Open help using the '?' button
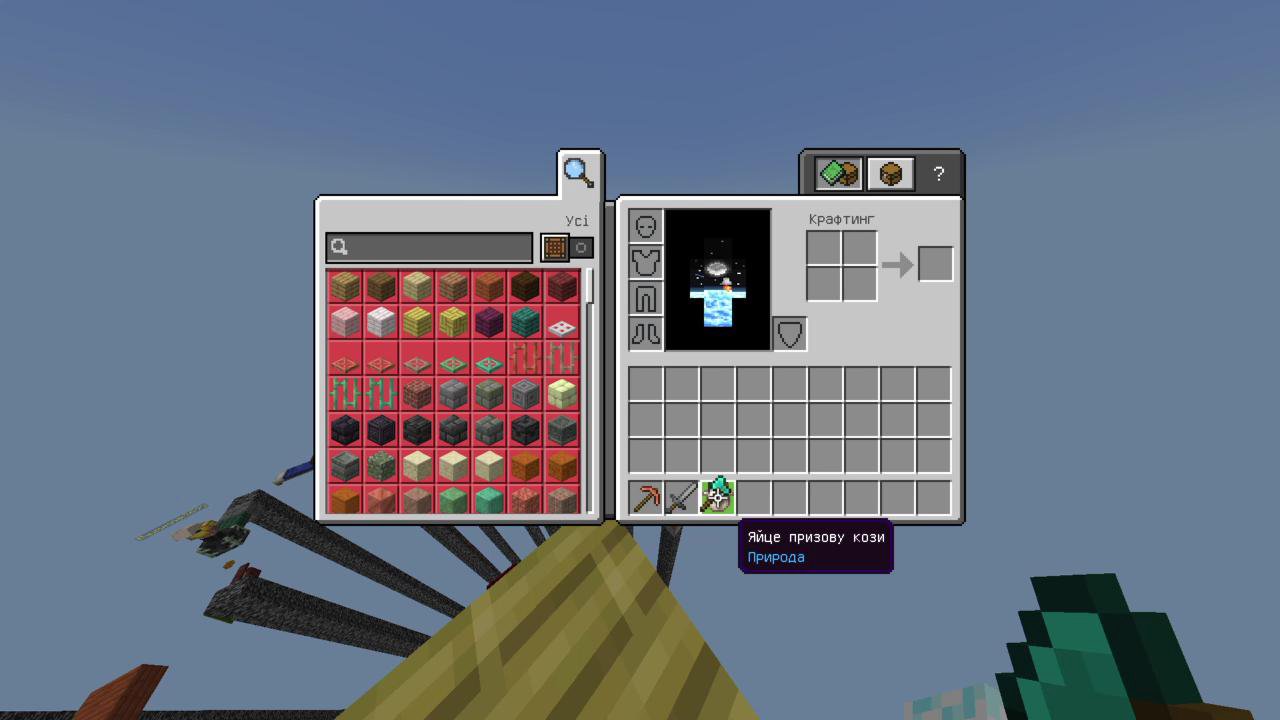 click(938, 172)
